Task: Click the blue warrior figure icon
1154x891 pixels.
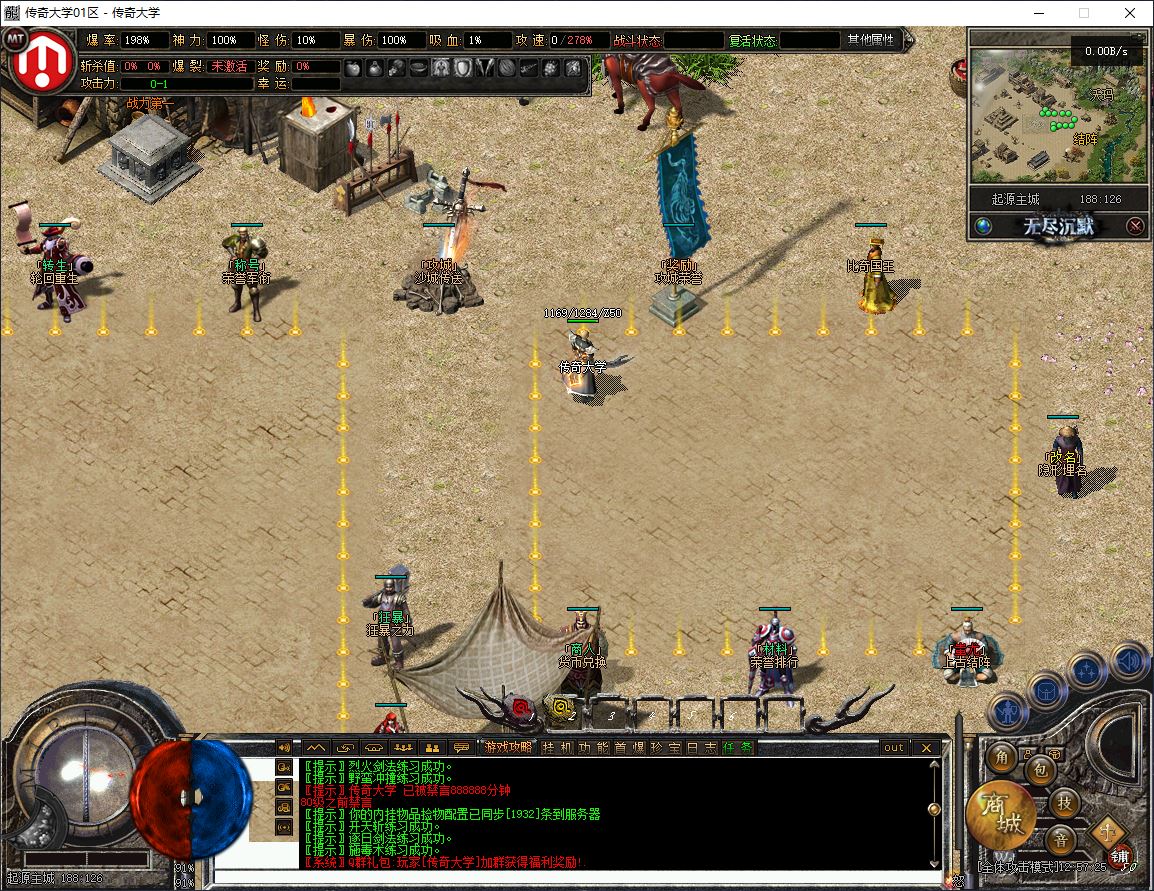Action: click(x=1007, y=711)
